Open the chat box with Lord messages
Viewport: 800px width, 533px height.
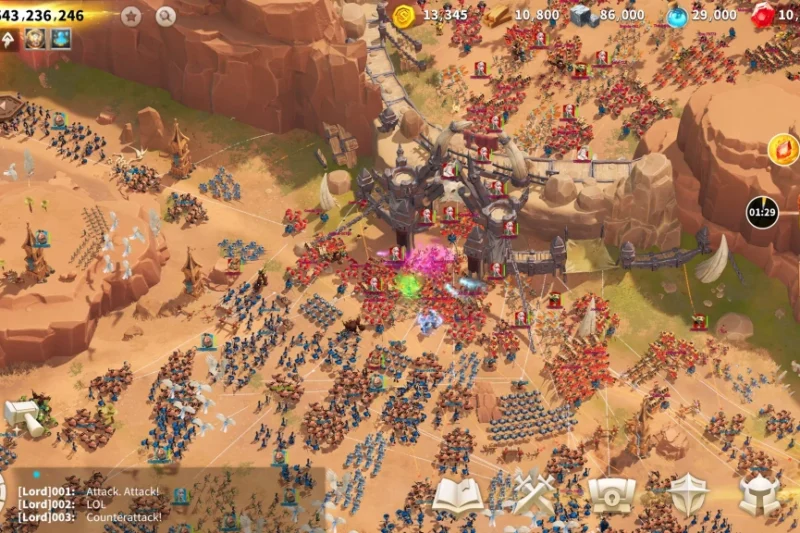160,507
